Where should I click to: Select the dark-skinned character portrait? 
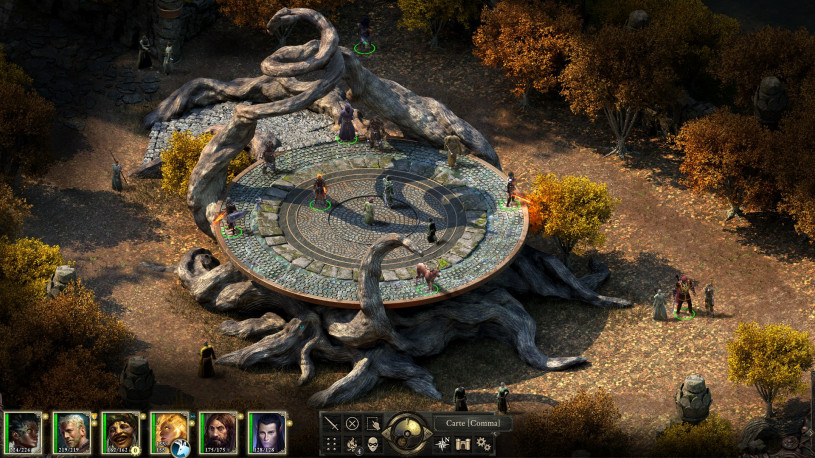coord(24,432)
